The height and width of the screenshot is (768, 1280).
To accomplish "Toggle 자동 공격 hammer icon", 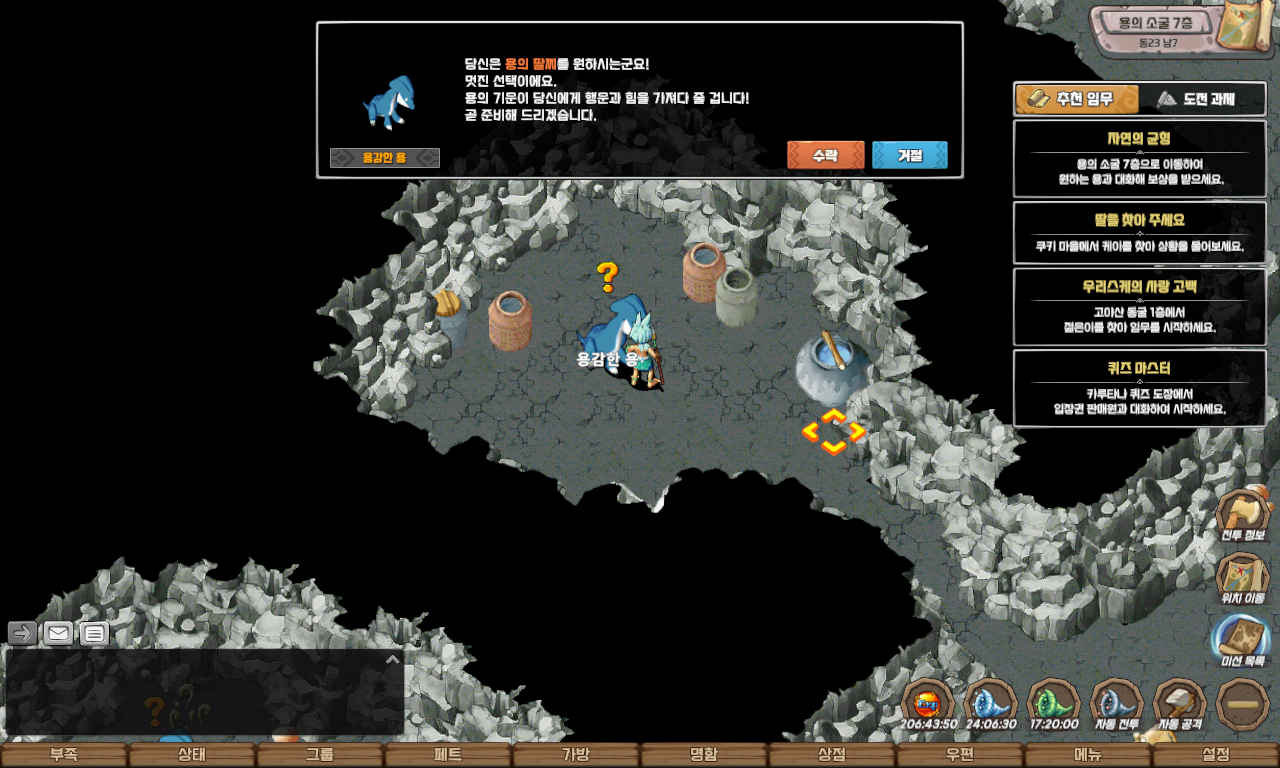I will tap(1179, 704).
